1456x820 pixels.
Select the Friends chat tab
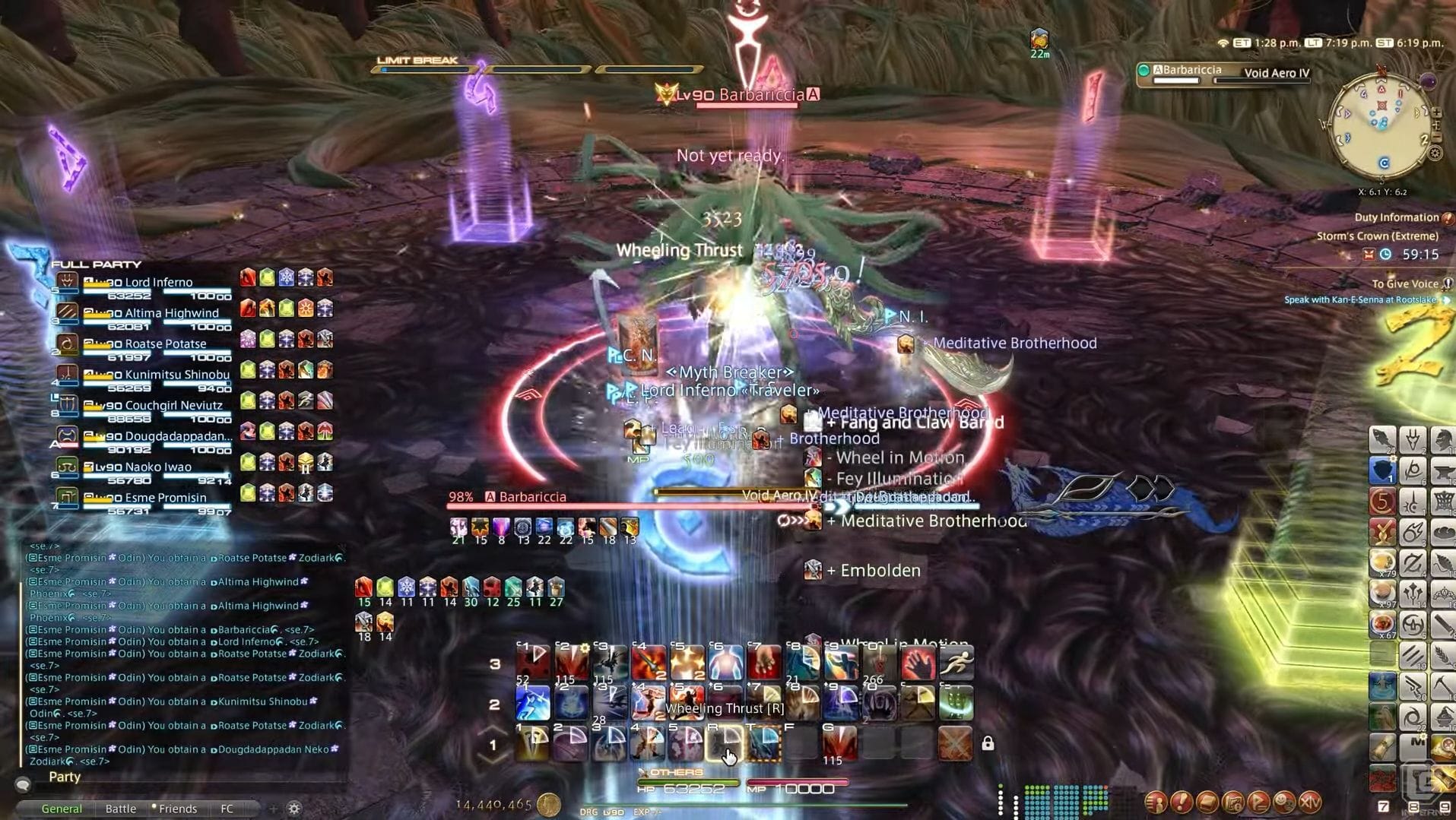(x=178, y=808)
